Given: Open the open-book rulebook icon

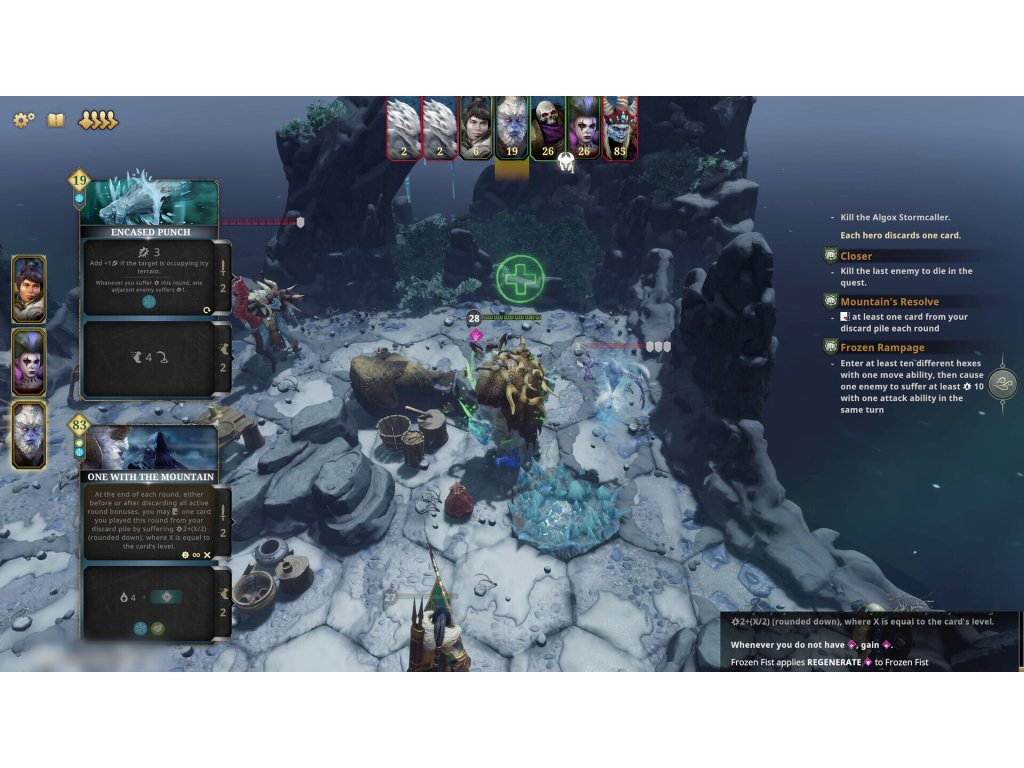Looking at the screenshot, I should coord(56,120).
